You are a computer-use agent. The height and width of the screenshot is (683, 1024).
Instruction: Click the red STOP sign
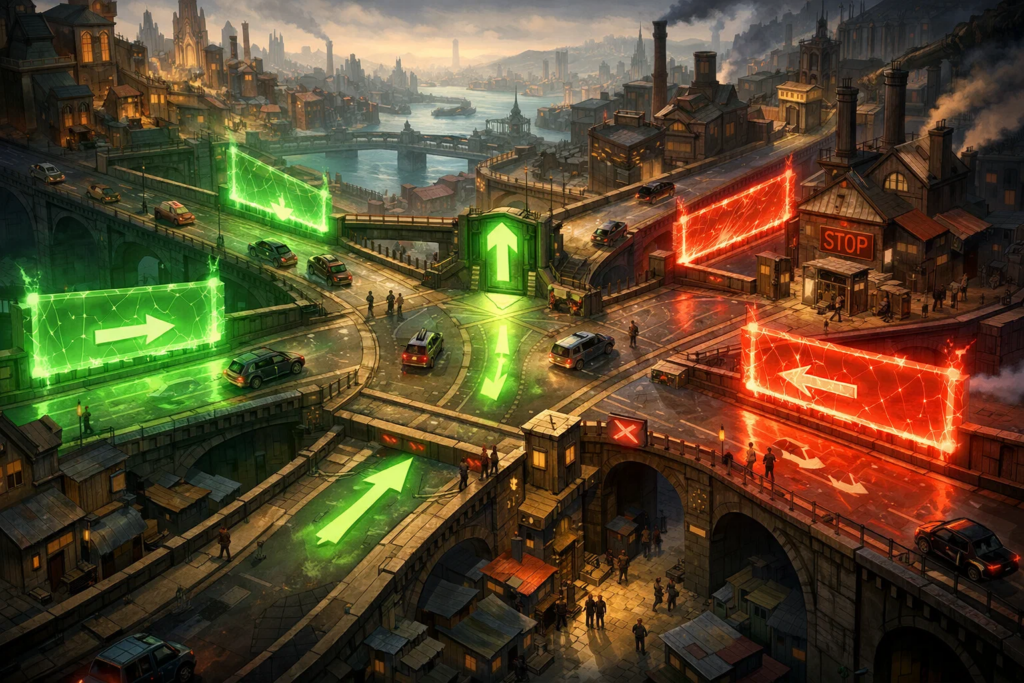coord(846,241)
